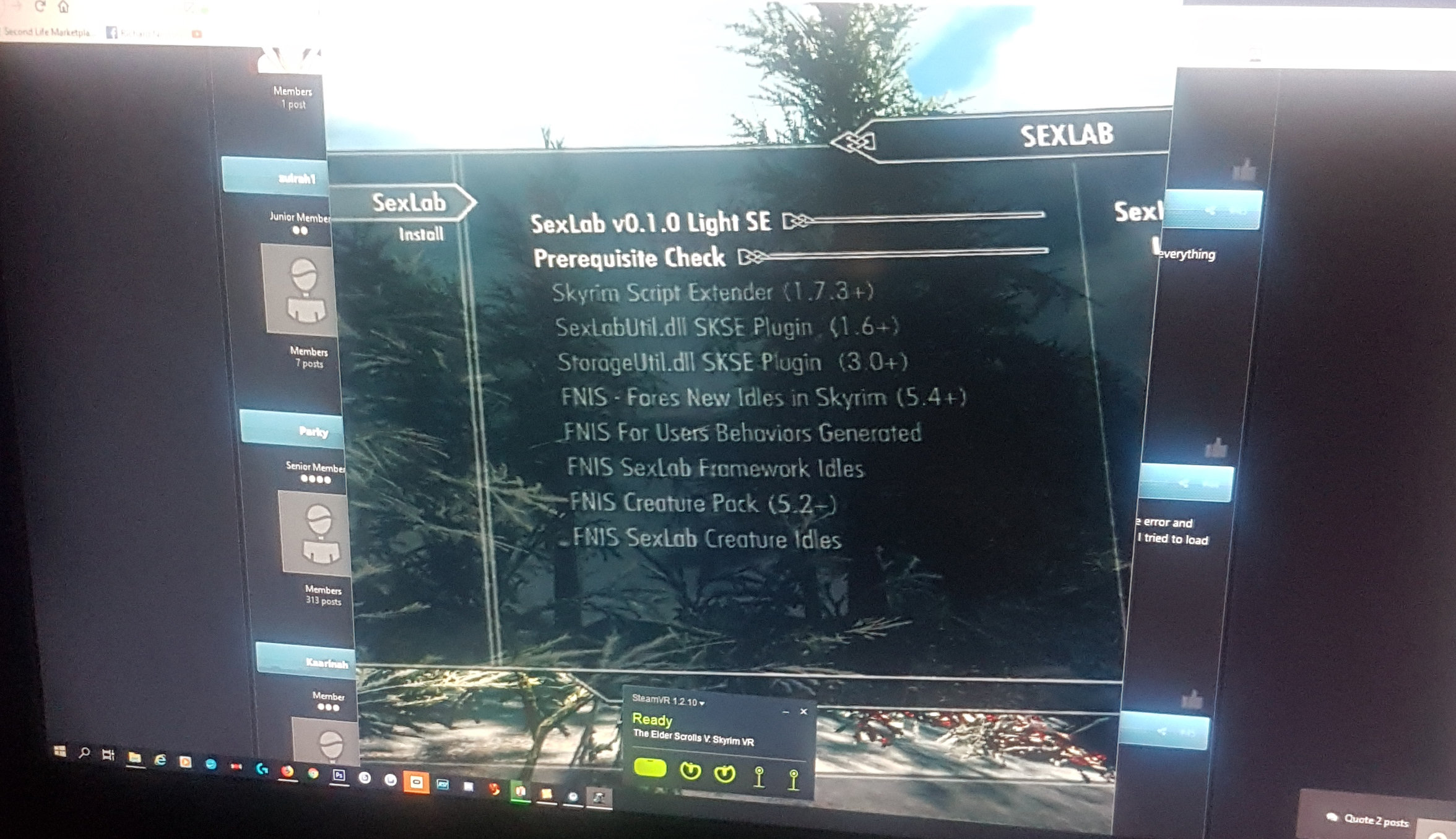Screen dimensions: 1456x839
Task: Minimize the SteamVR status window
Action: [786, 712]
